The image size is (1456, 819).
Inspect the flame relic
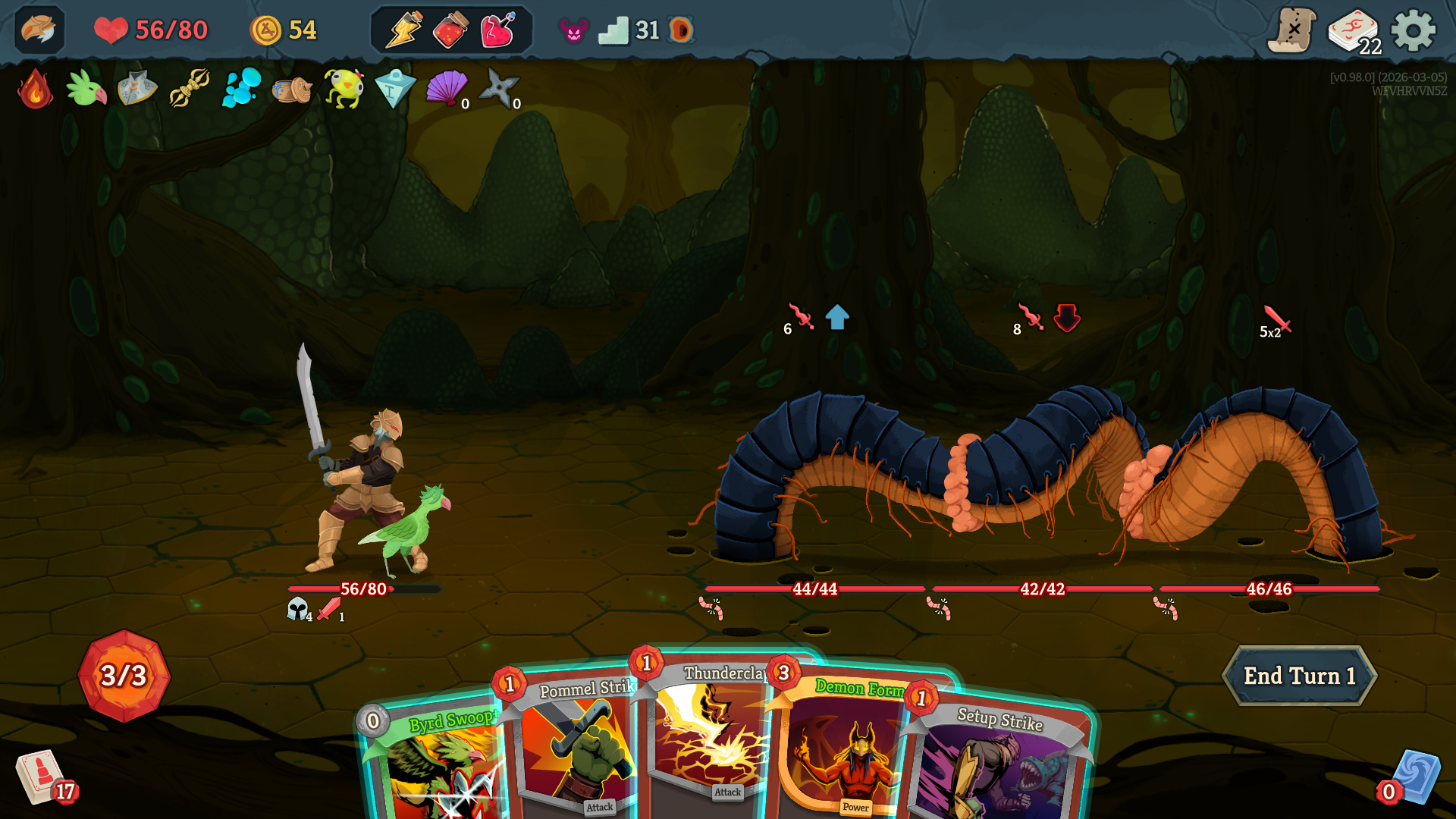coord(35,89)
